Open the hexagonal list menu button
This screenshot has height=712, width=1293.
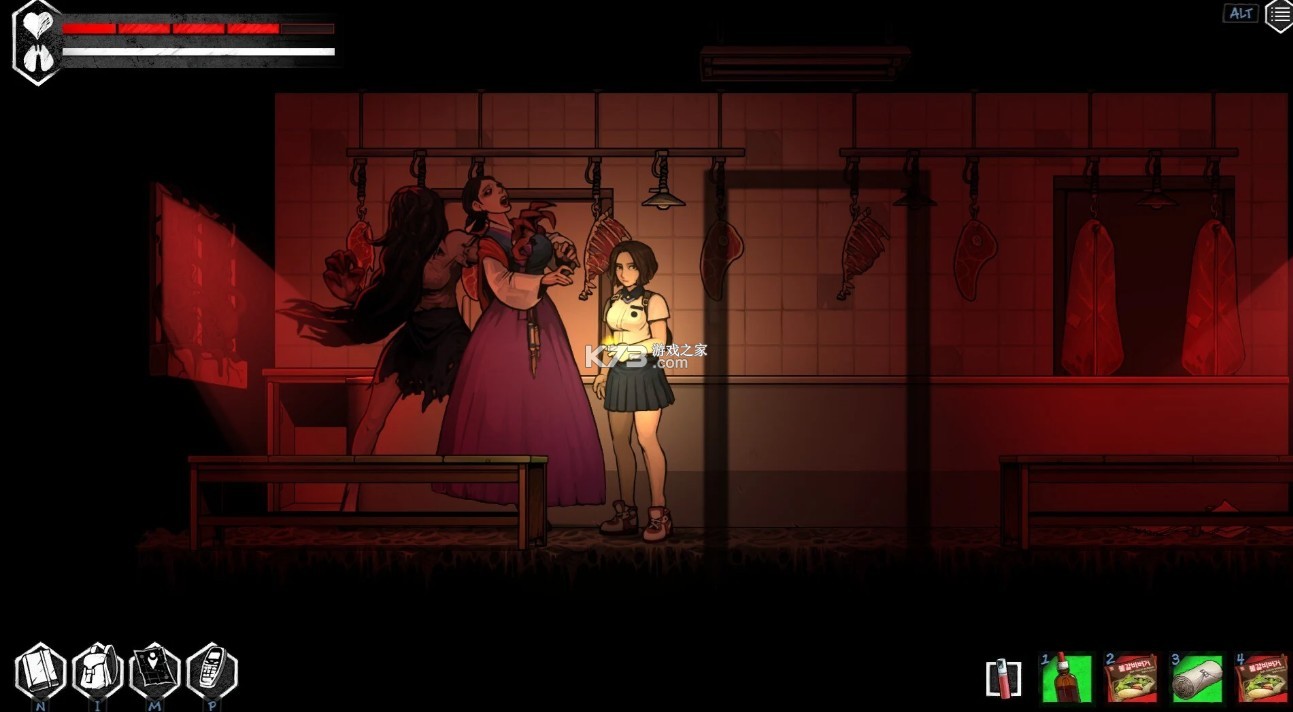coord(1279,15)
